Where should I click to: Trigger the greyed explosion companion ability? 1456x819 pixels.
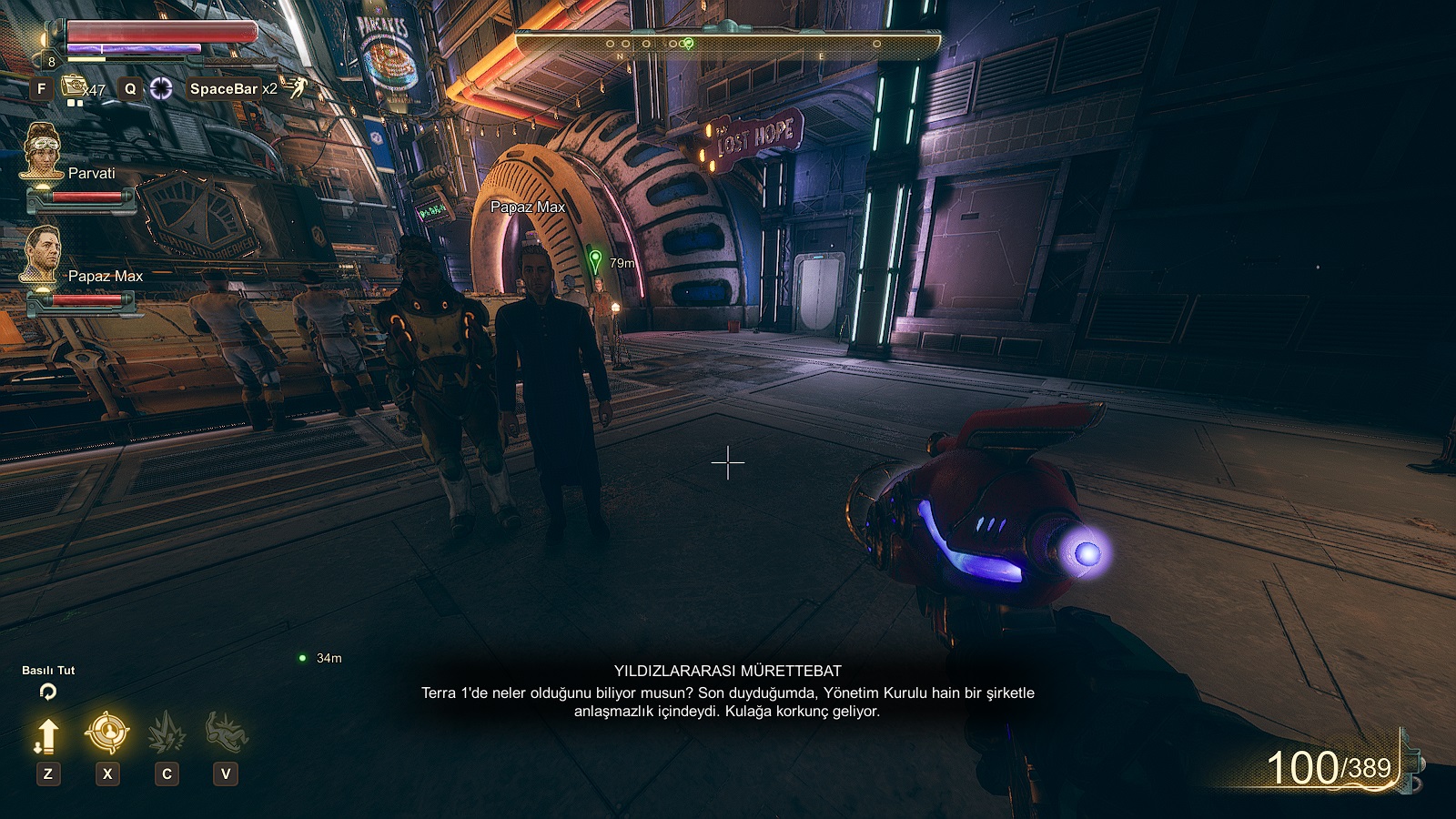click(167, 733)
